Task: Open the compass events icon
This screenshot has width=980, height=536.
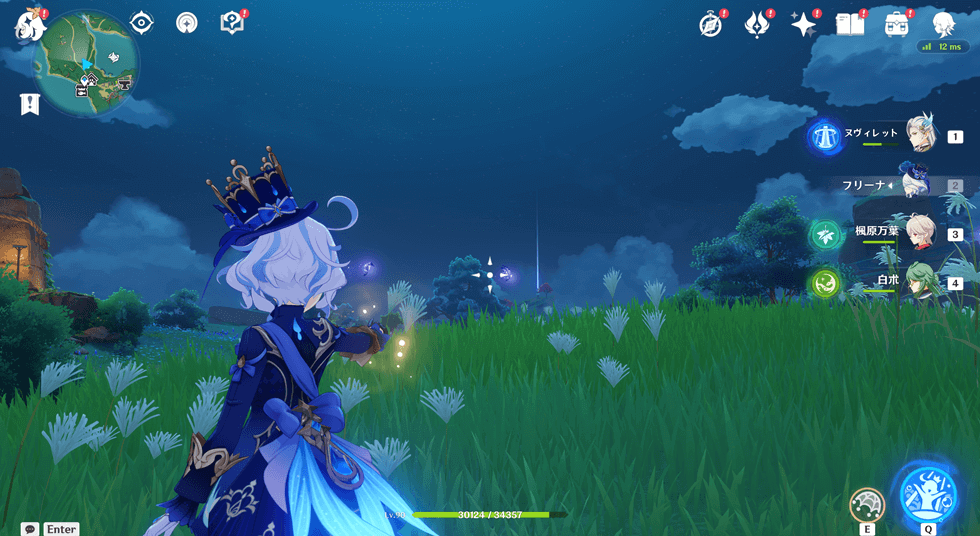Action: (x=711, y=25)
